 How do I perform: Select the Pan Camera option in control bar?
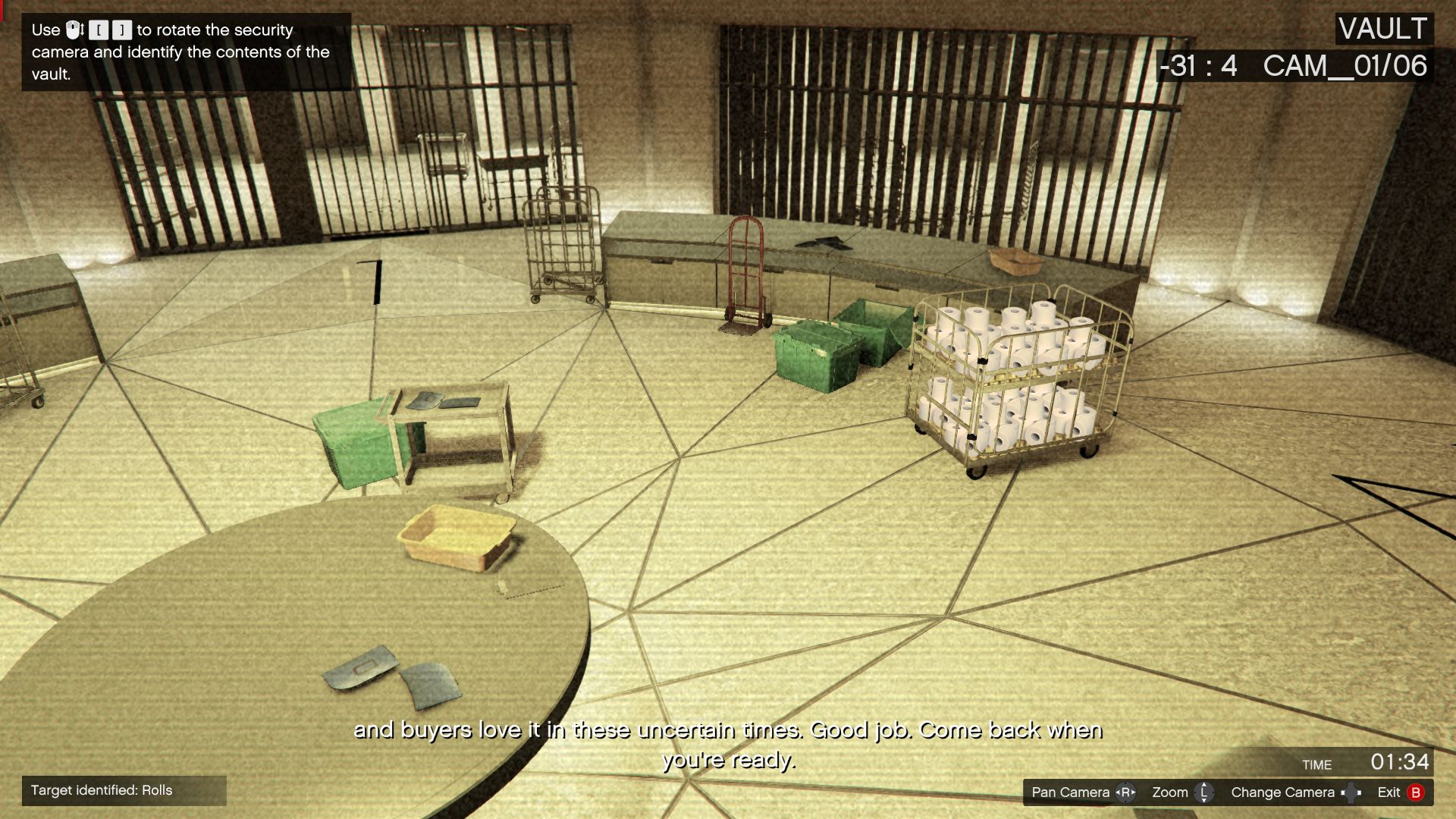click(1069, 792)
